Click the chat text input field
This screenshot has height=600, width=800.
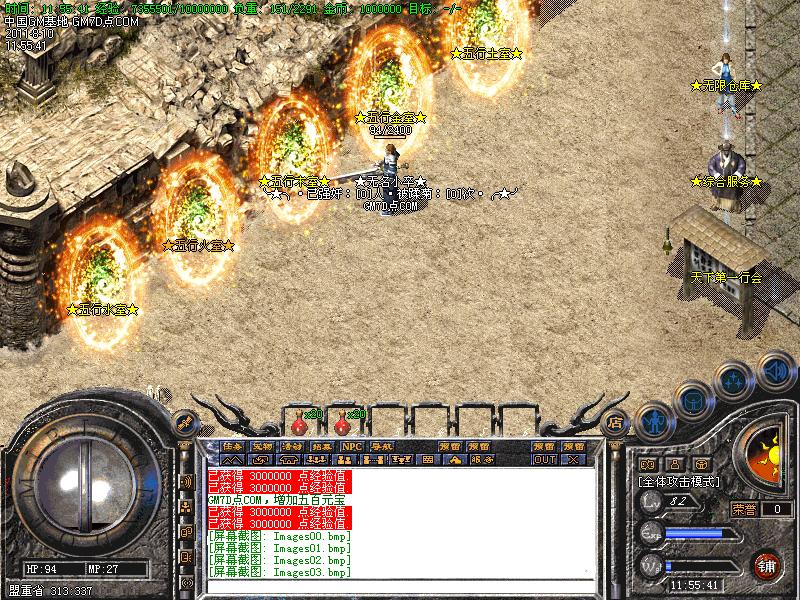click(400, 586)
